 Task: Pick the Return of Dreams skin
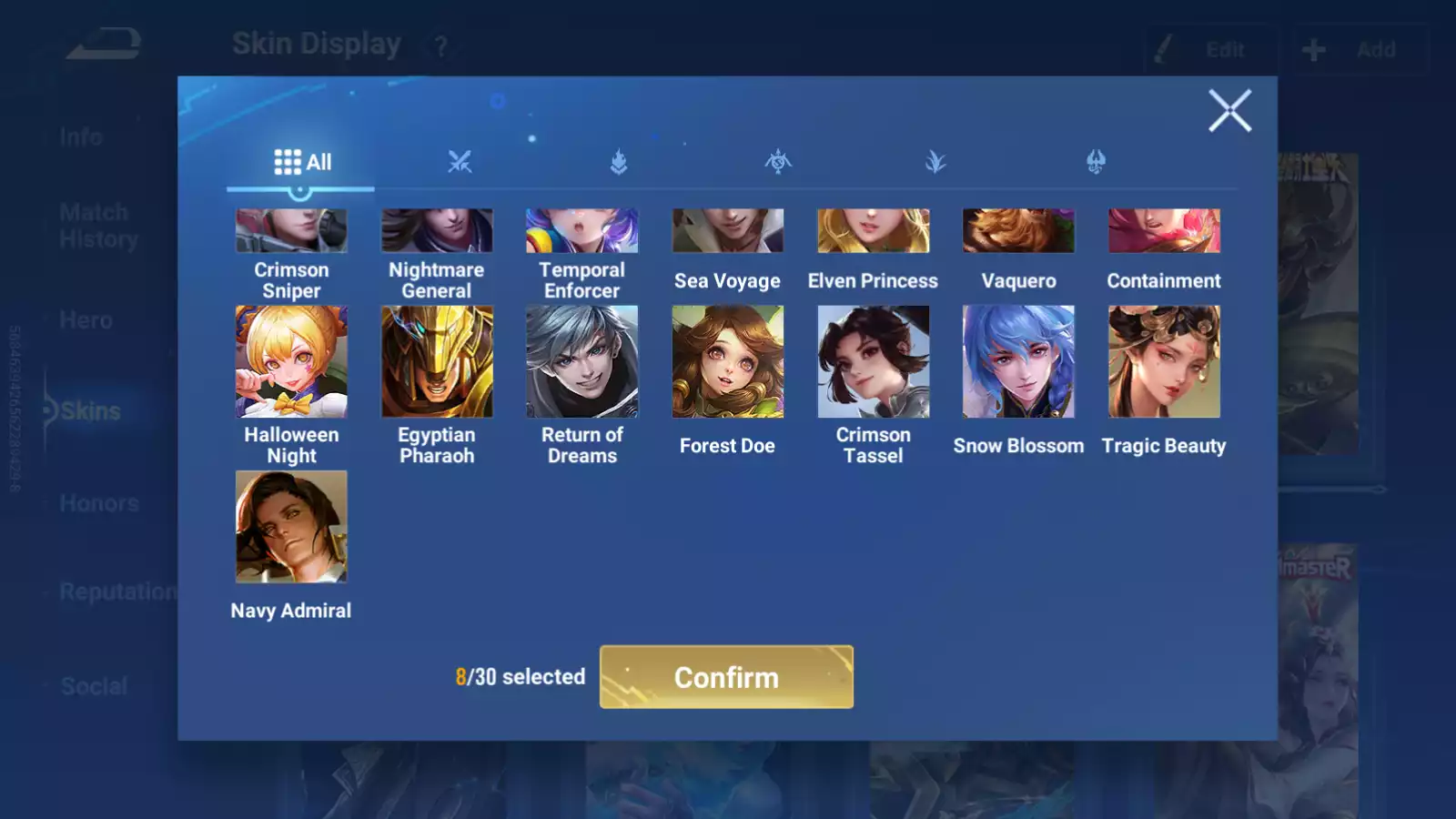[582, 362]
